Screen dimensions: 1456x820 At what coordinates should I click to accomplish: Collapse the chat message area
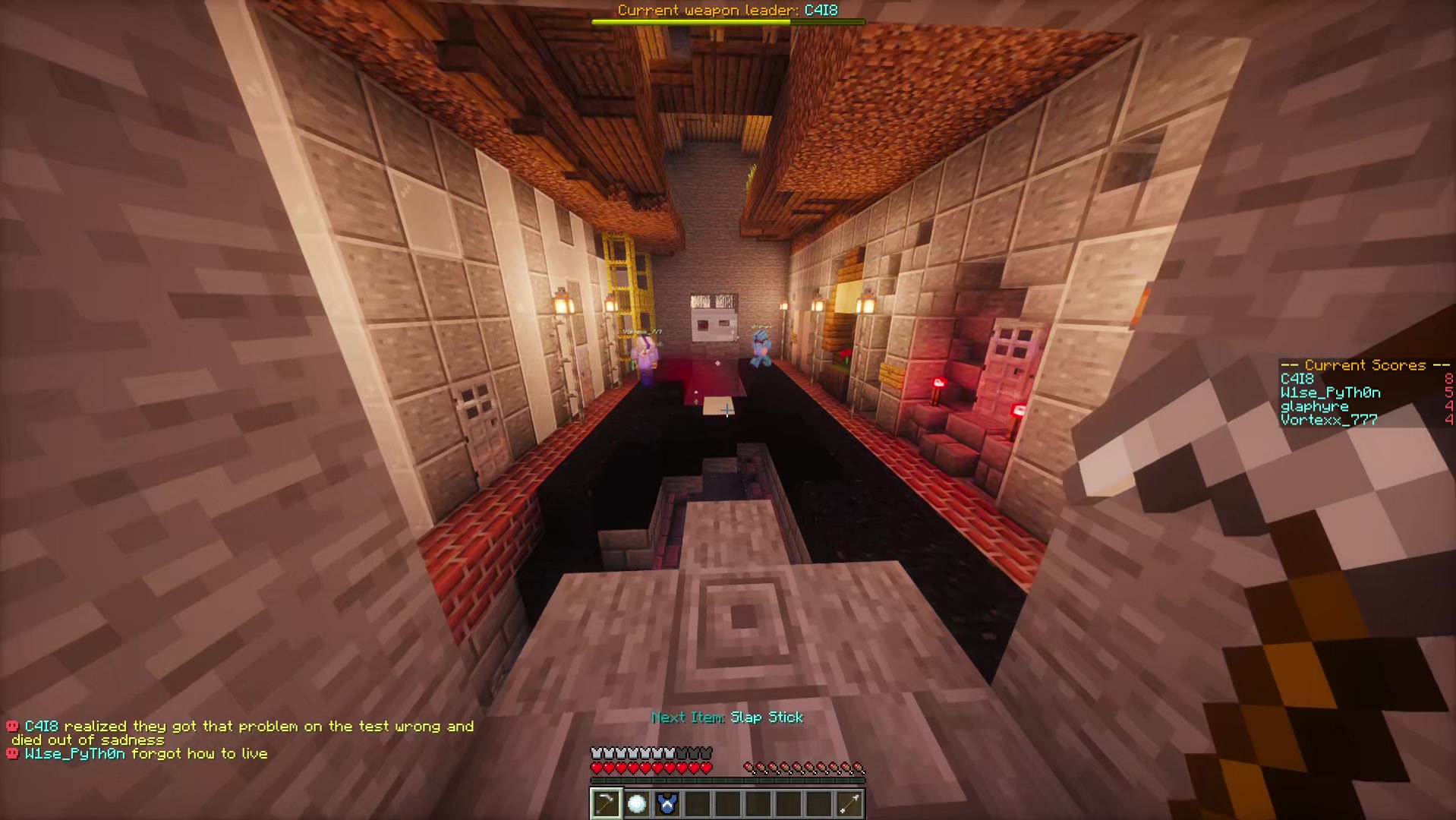point(243,740)
